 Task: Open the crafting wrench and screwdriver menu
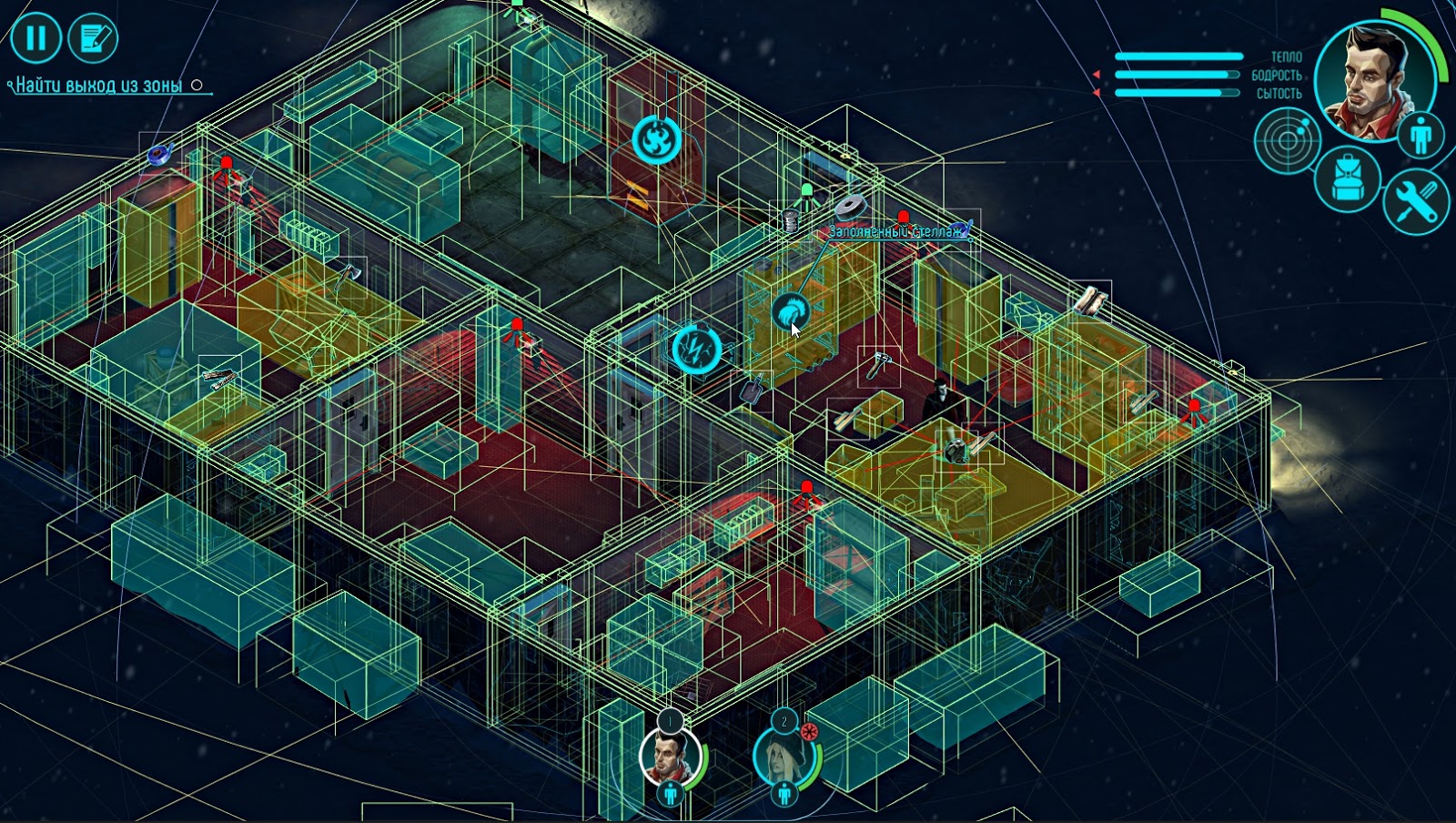[1416, 201]
